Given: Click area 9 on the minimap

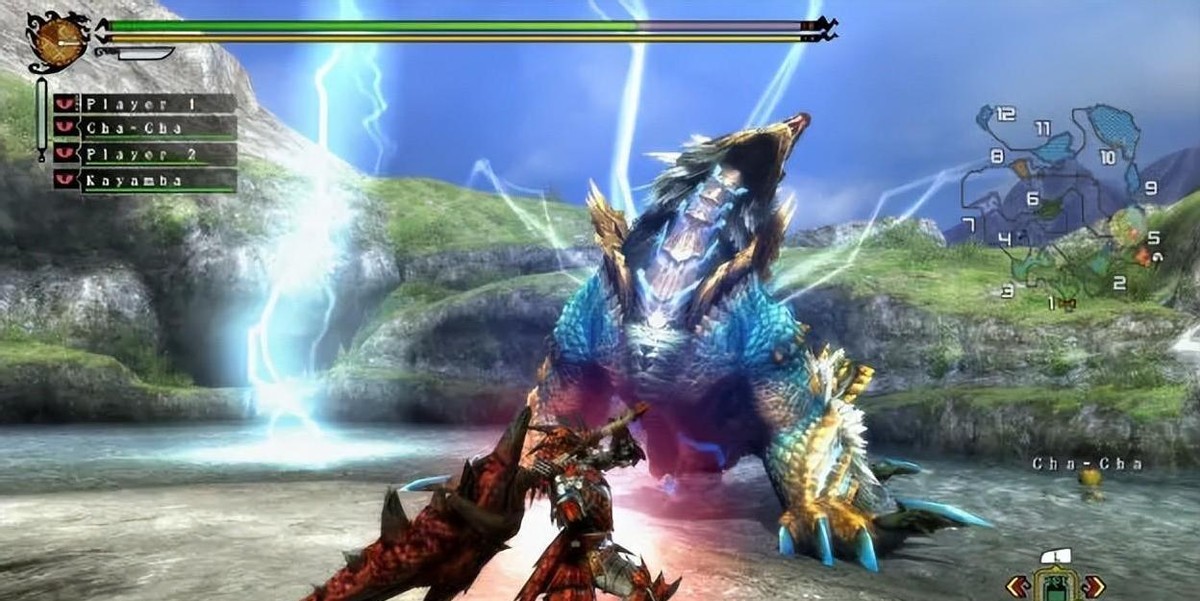Looking at the screenshot, I should click(x=1150, y=187).
